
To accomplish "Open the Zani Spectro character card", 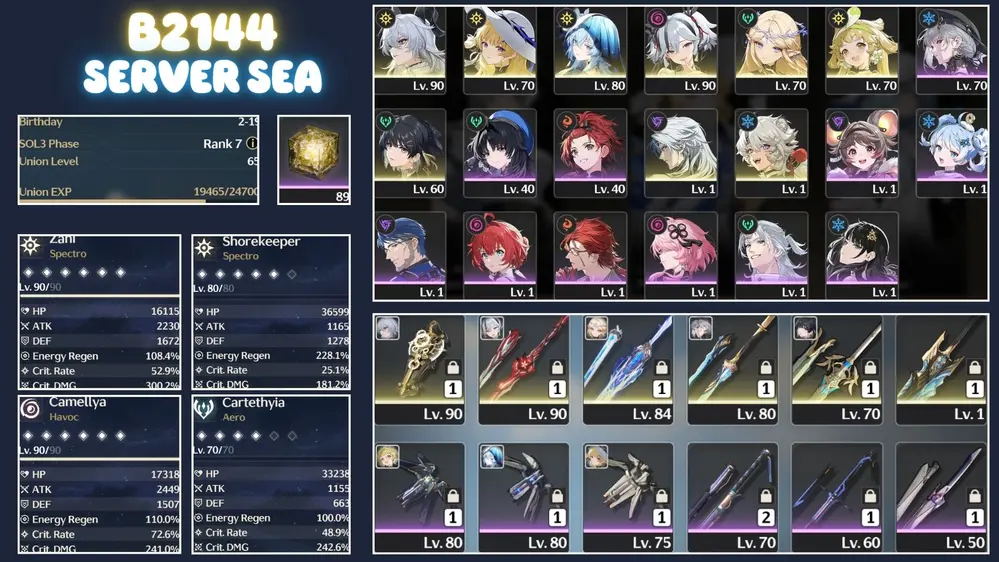I will point(99,311).
